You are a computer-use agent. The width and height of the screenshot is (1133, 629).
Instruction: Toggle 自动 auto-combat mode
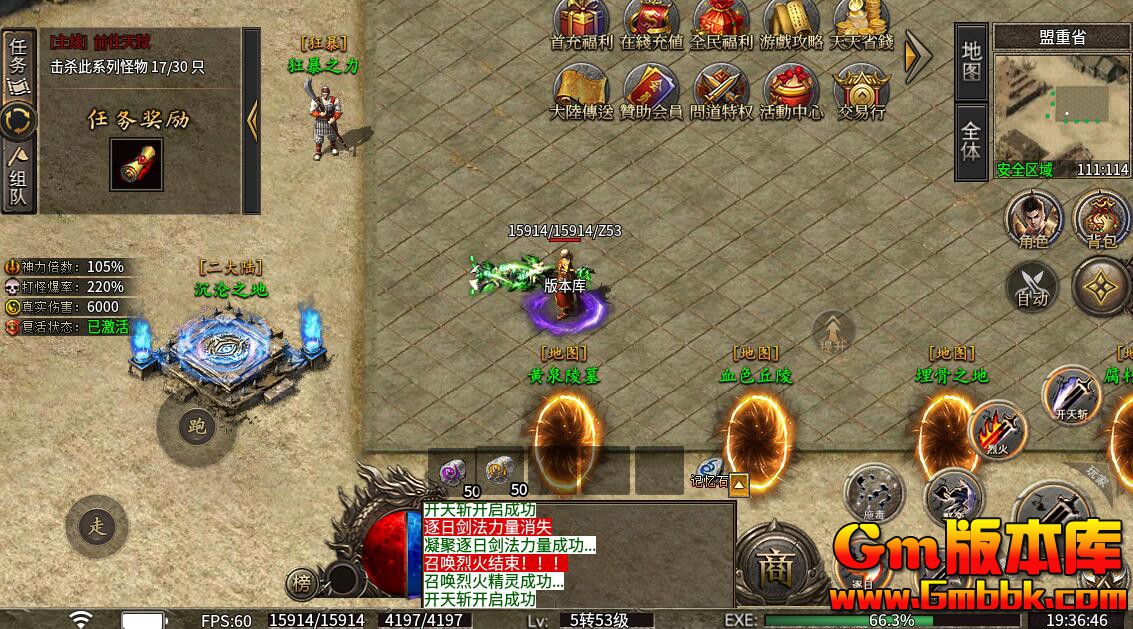tap(1032, 286)
